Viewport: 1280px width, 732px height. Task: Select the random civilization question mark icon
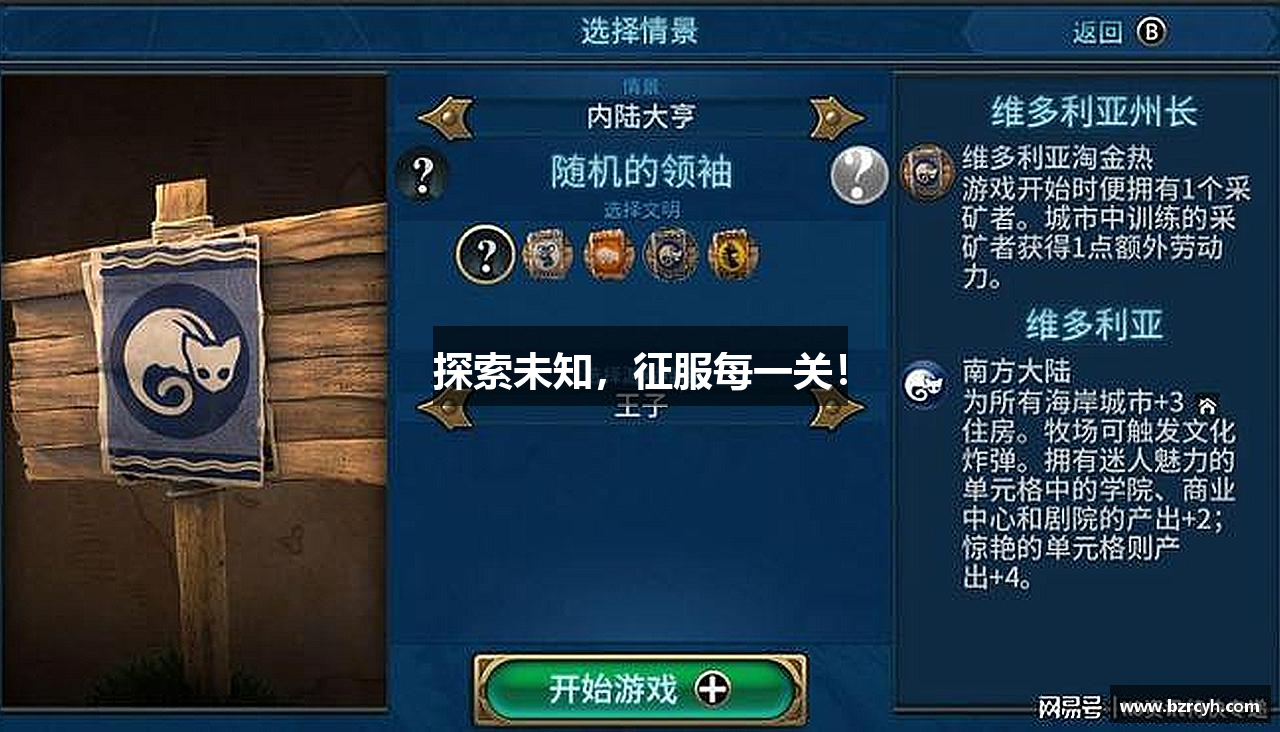(486, 255)
